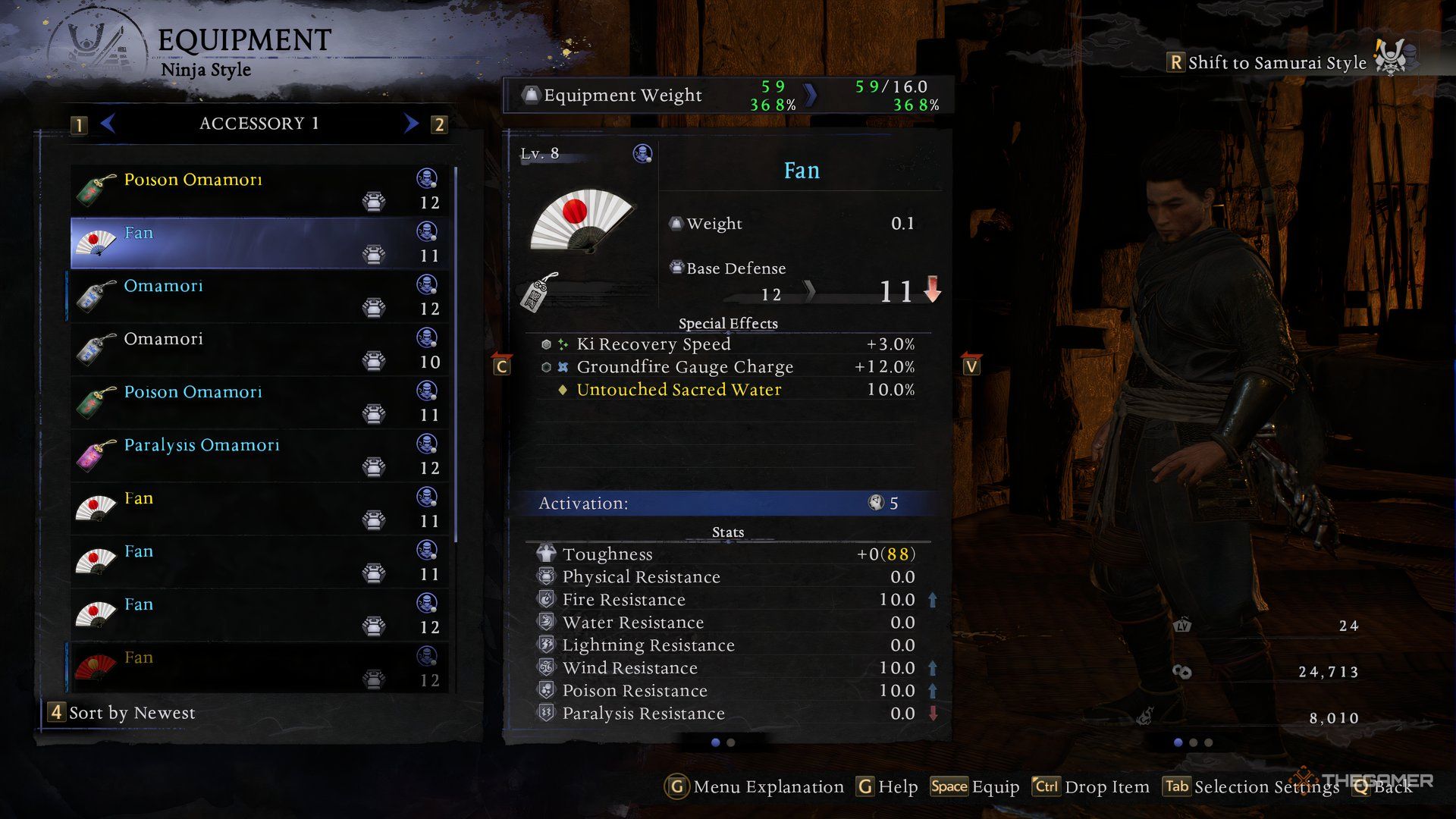This screenshot has height=819, width=1456.
Task: Select the white-named Omamori row
Action: (x=258, y=349)
